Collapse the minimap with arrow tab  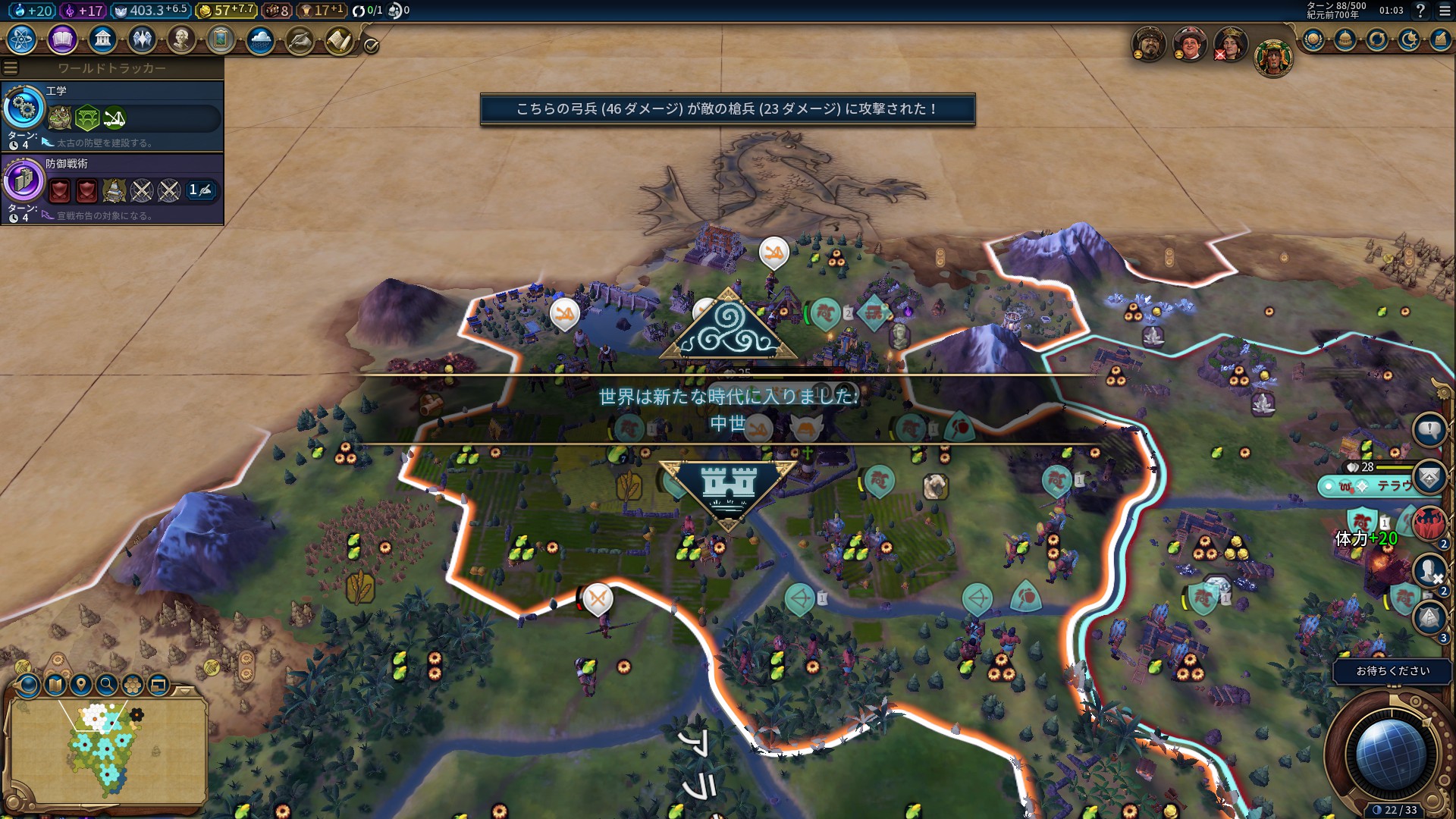[x=185, y=691]
